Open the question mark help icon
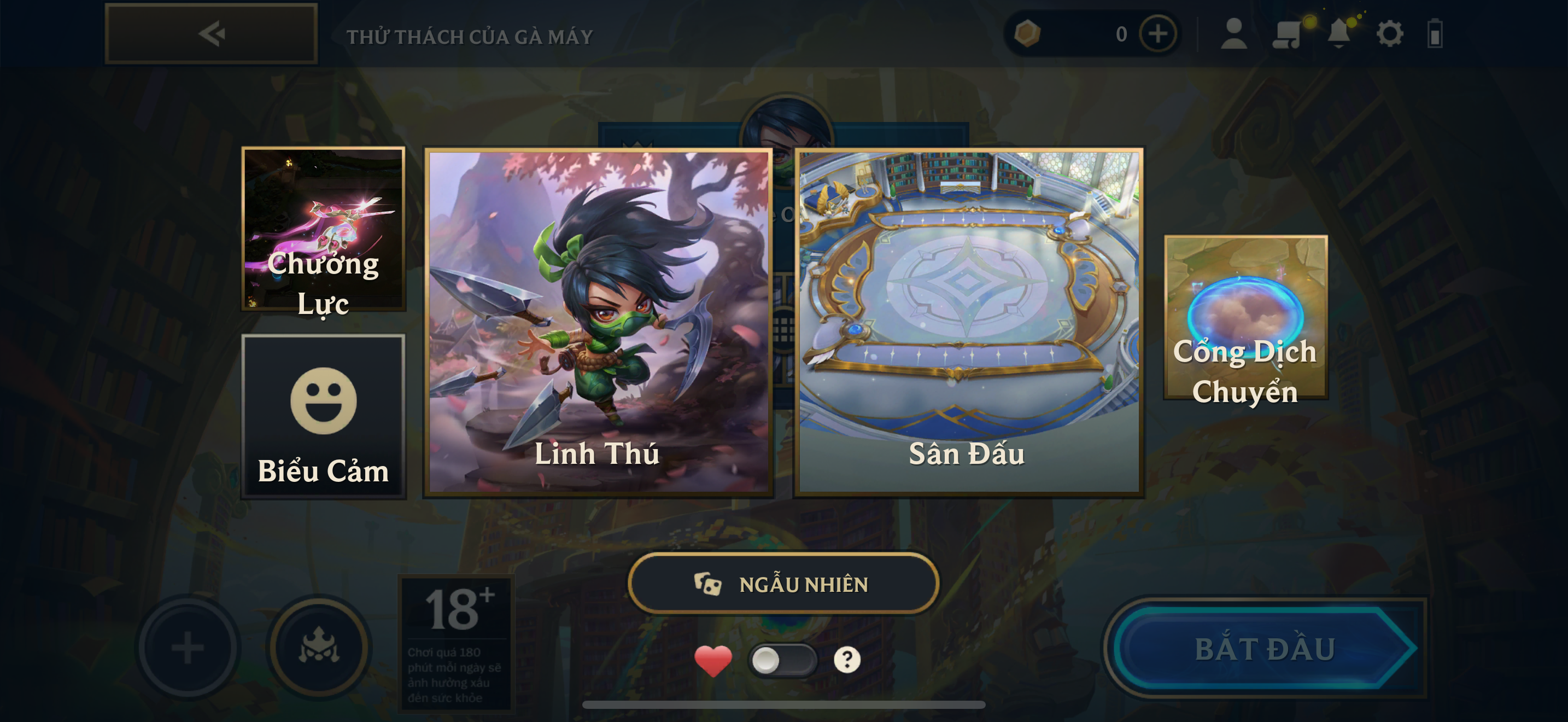The width and height of the screenshot is (1568, 722). point(847,660)
